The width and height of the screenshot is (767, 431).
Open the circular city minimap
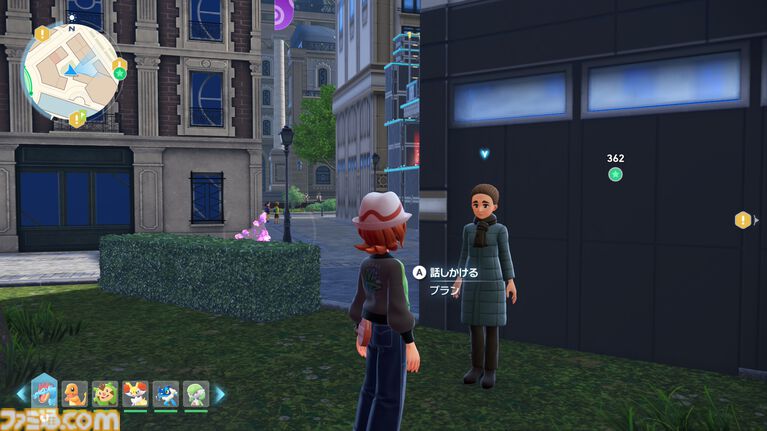coord(70,70)
